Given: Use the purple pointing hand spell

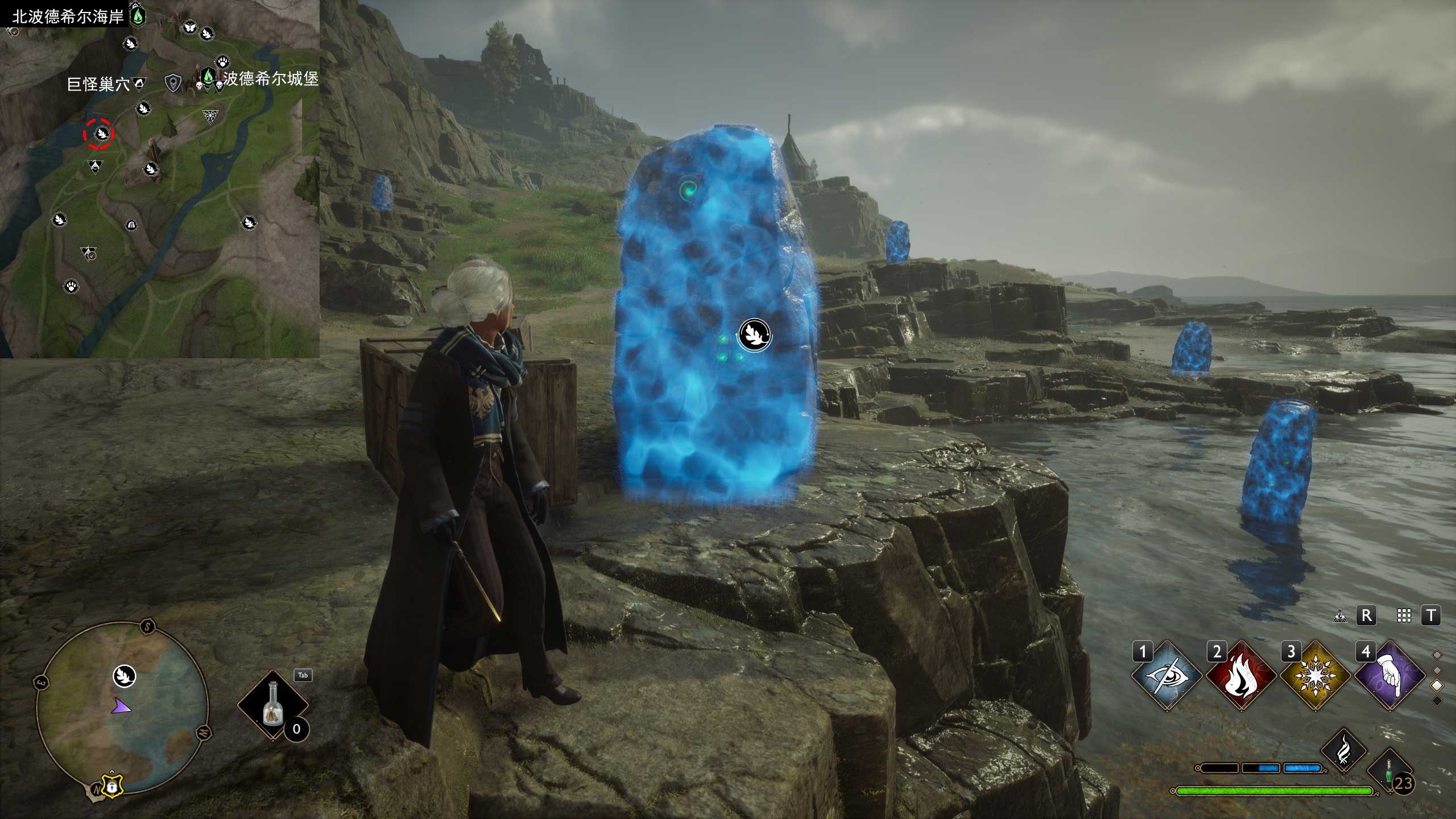Looking at the screenshot, I should [x=1389, y=676].
